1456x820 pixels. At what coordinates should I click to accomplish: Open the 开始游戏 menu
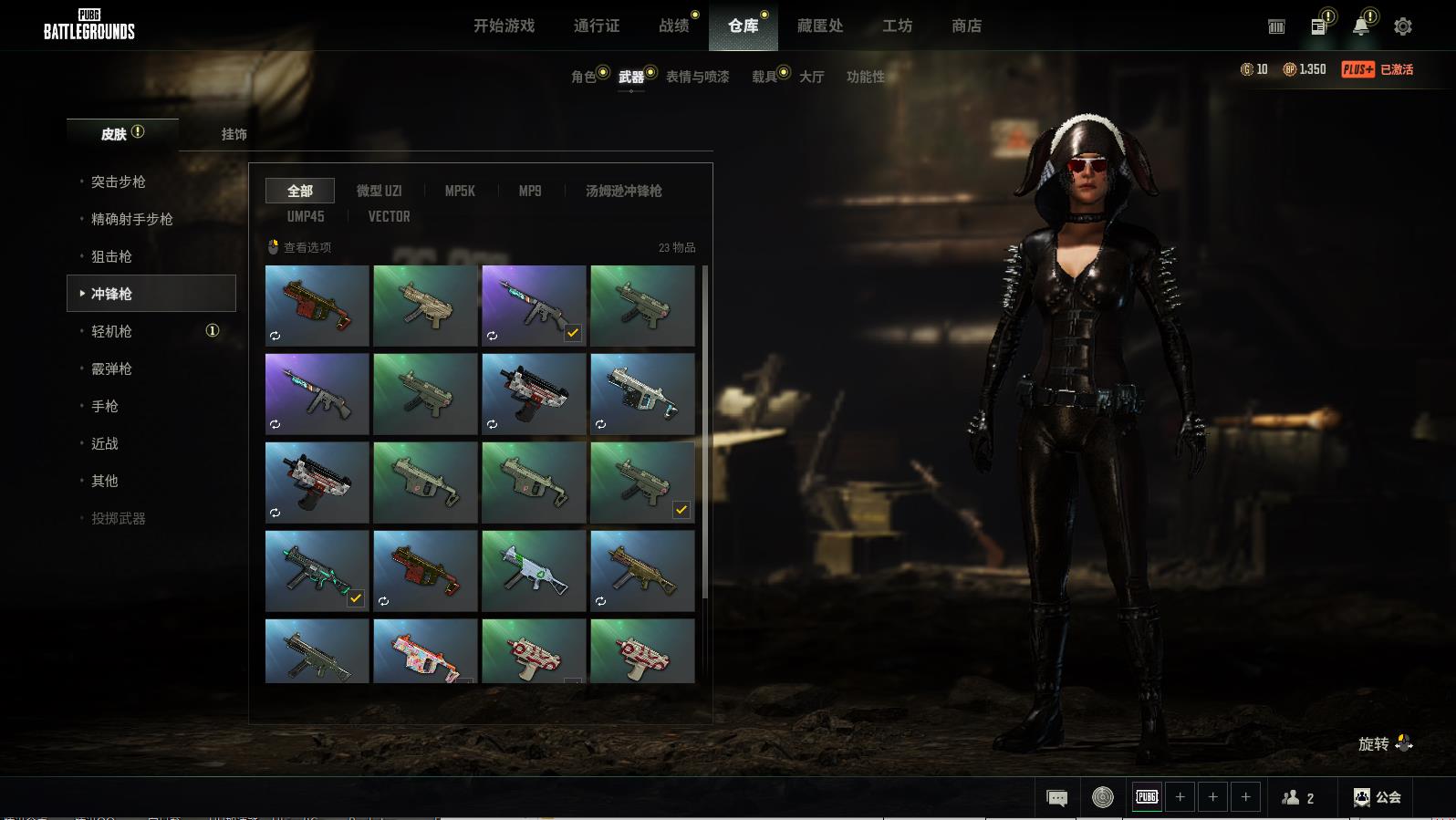[504, 26]
